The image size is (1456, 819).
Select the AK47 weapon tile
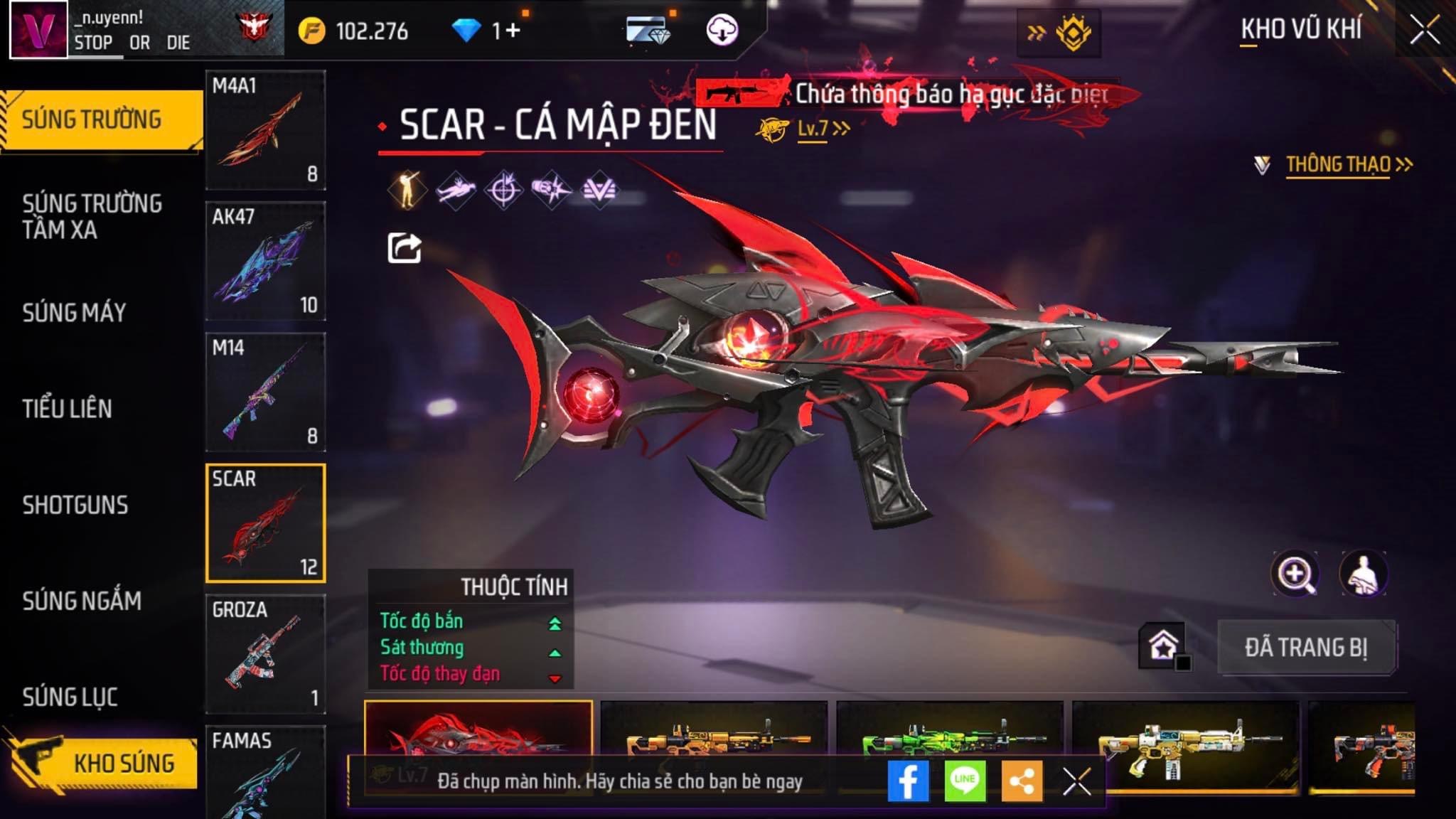[x=265, y=260]
